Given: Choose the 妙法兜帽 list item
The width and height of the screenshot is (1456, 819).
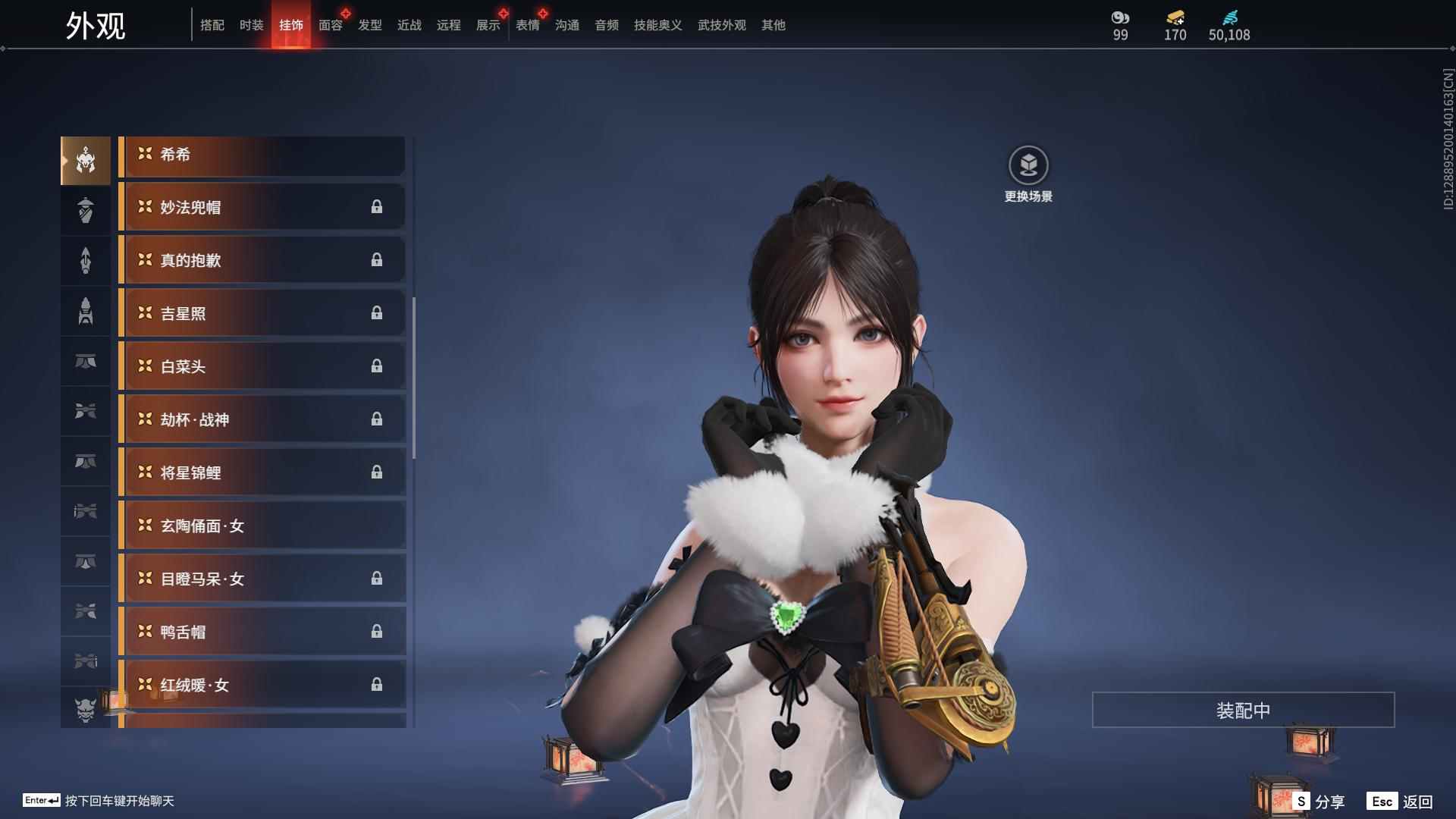Looking at the screenshot, I should click(x=262, y=207).
